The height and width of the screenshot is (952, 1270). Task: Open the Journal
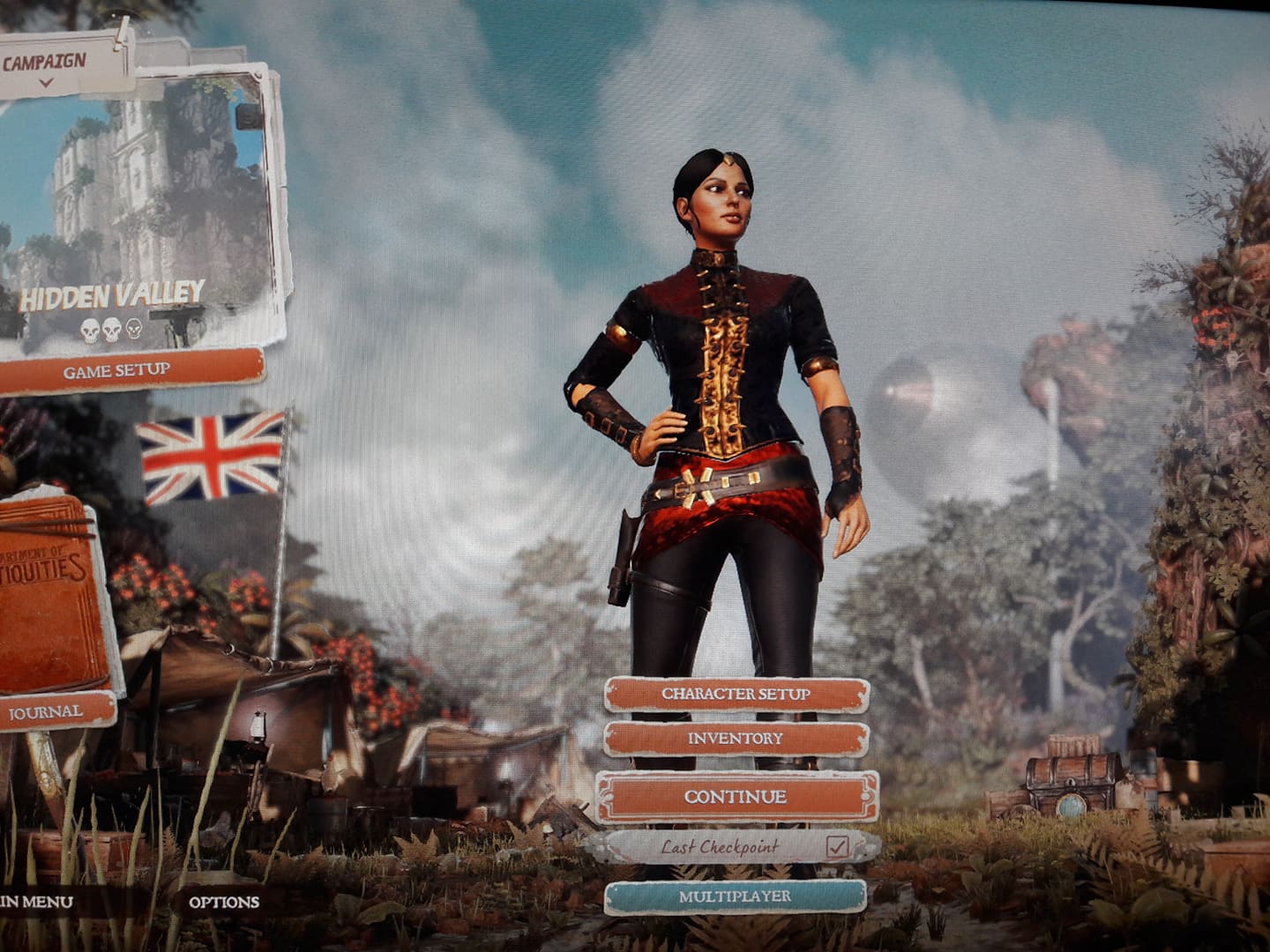[x=49, y=711]
